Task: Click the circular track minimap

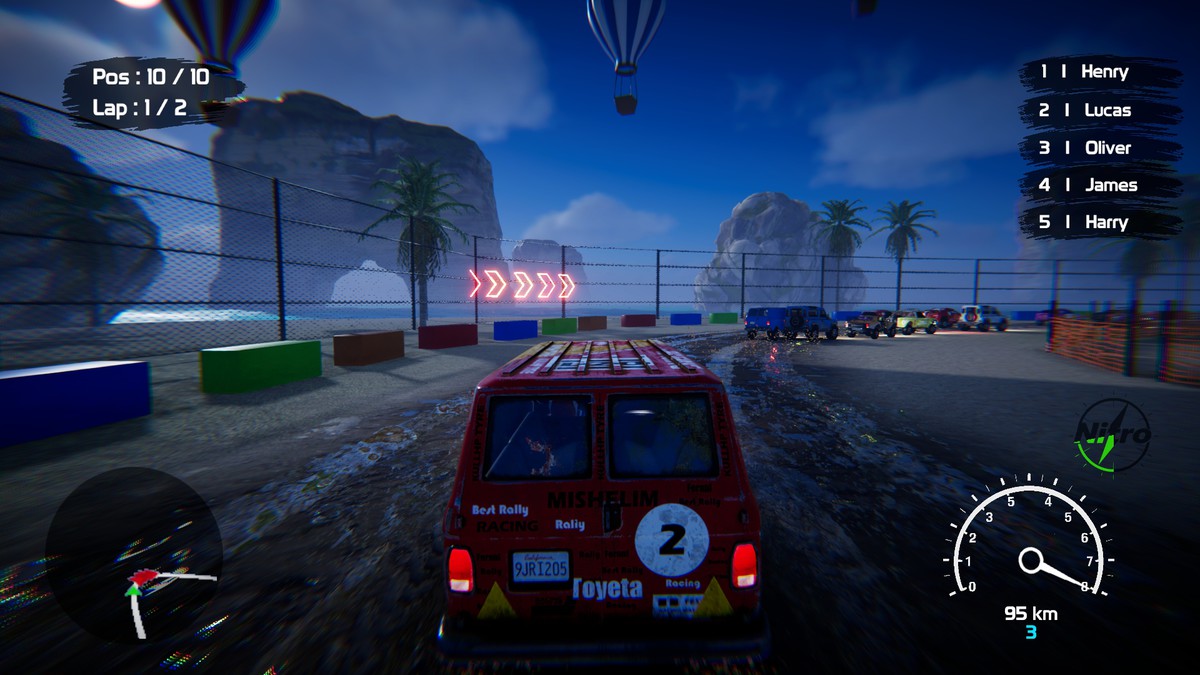Action: click(x=133, y=555)
